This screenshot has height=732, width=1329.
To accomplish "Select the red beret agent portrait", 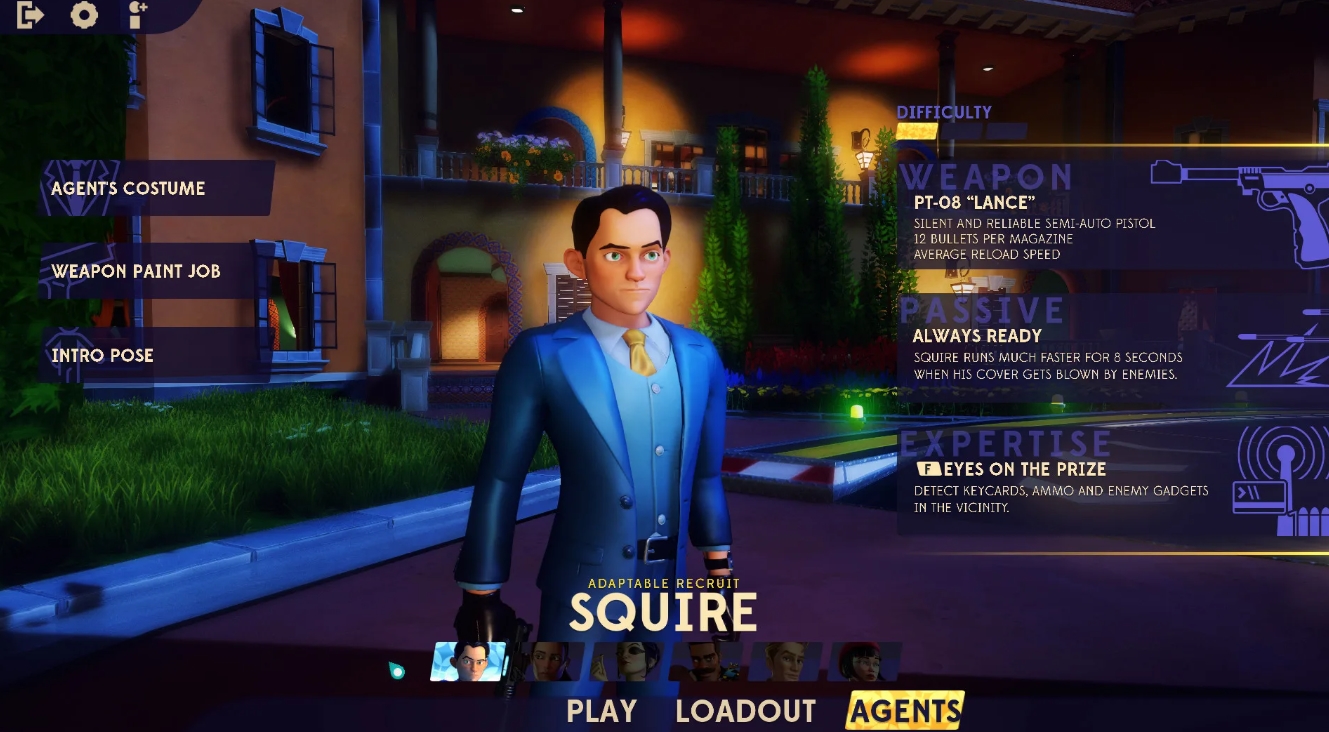I will [865, 662].
